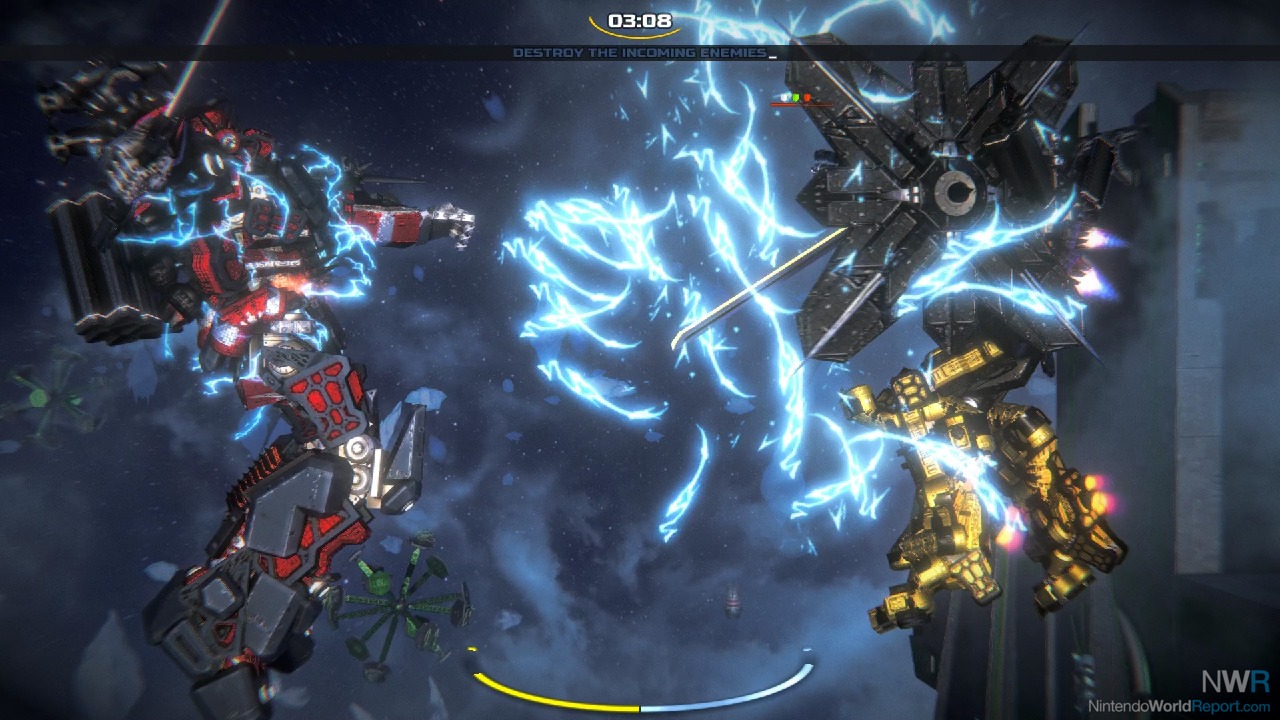Click the gold-armored enemy mech
Screen dimensions: 1280x720
pyautogui.click(x=970, y=480)
